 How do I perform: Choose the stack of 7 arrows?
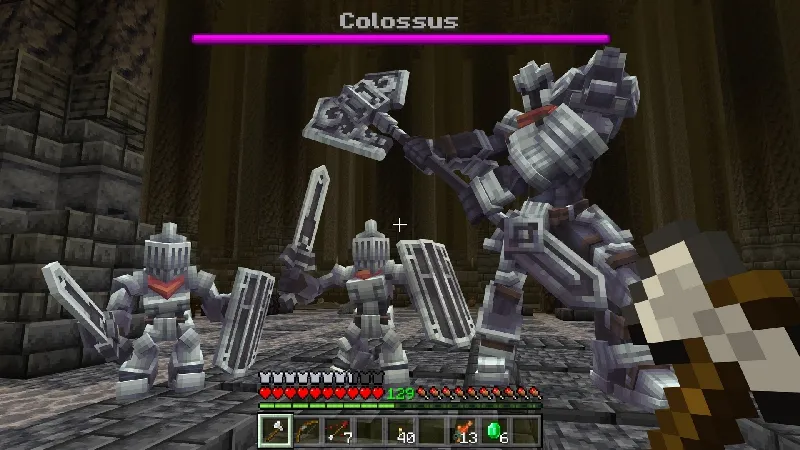point(337,430)
